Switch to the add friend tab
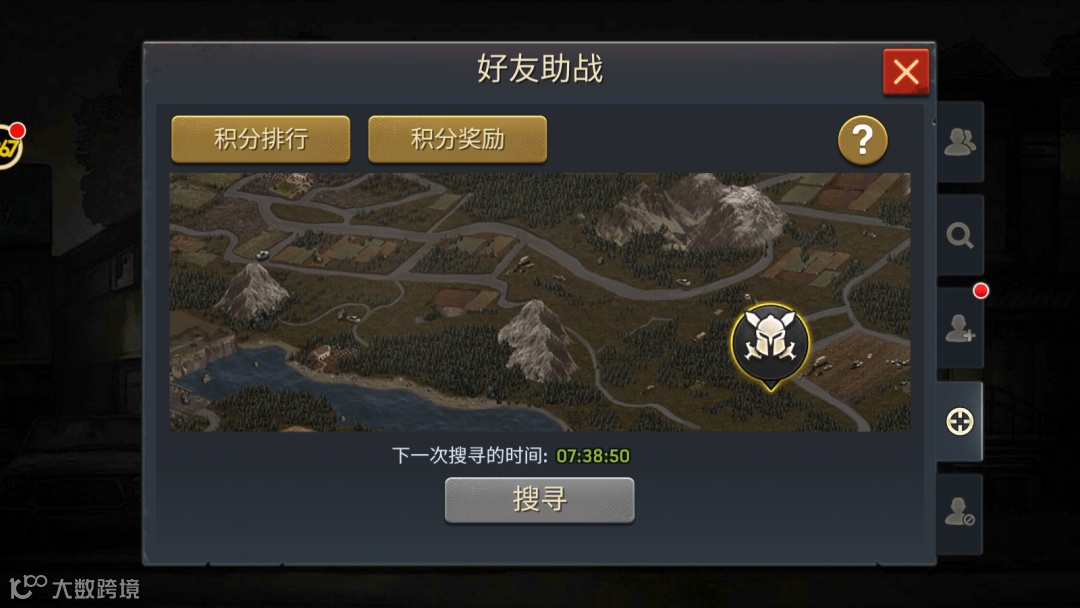Image resolution: width=1080 pixels, height=608 pixels. pyautogui.click(x=960, y=328)
